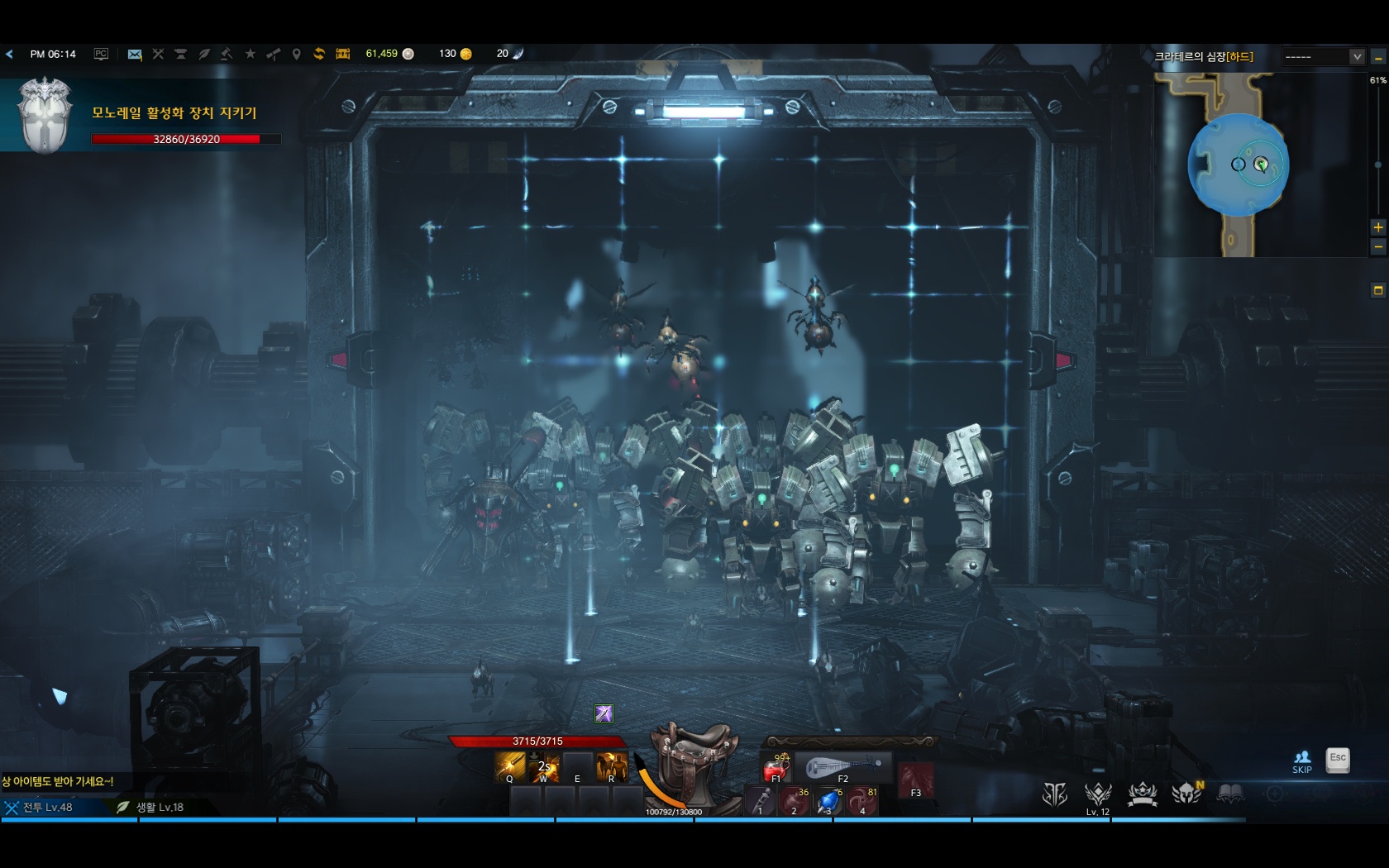Use the red health potion in F1 slot

click(776, 768)
